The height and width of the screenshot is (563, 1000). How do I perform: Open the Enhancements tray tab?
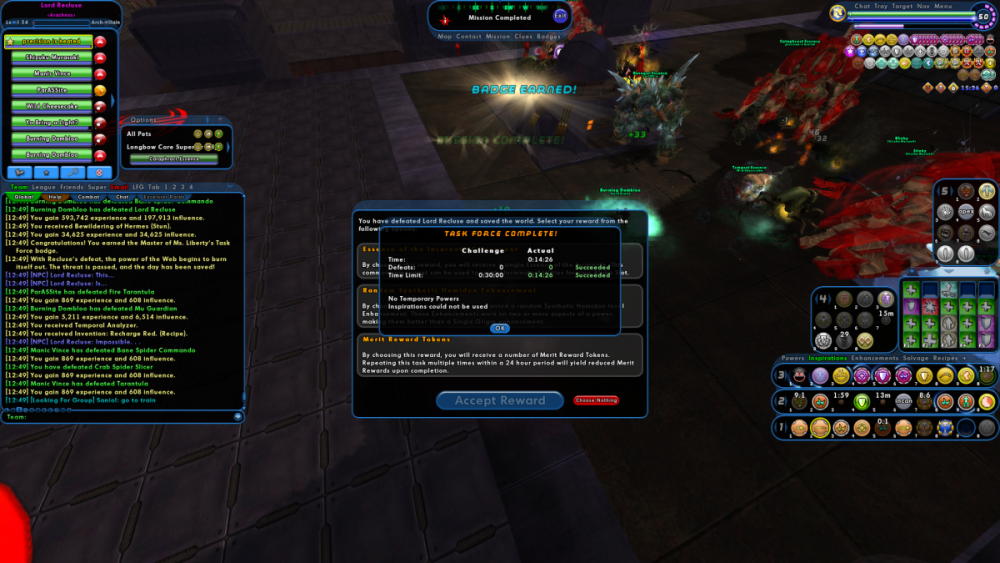pyautogui.click(x=874, y=357)
